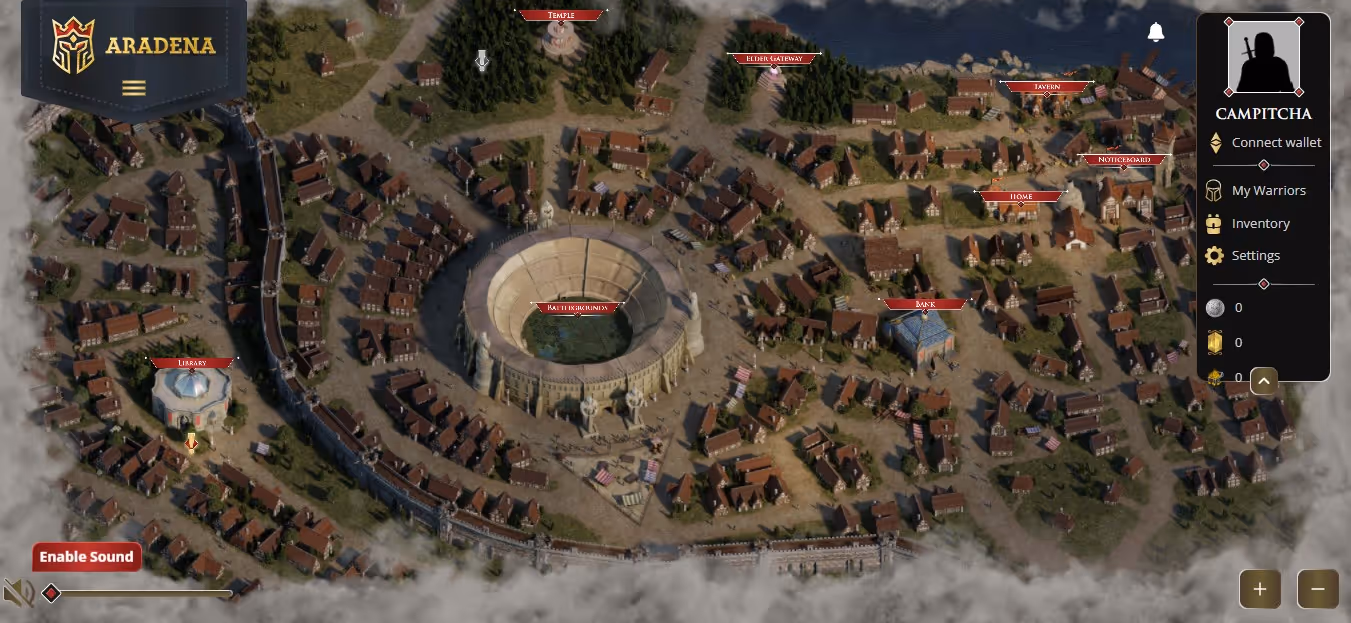The height and width of the screenshot is (623, 1351).
Task: Go to the Tavern map marker
Action: (x=1046, y=87)
